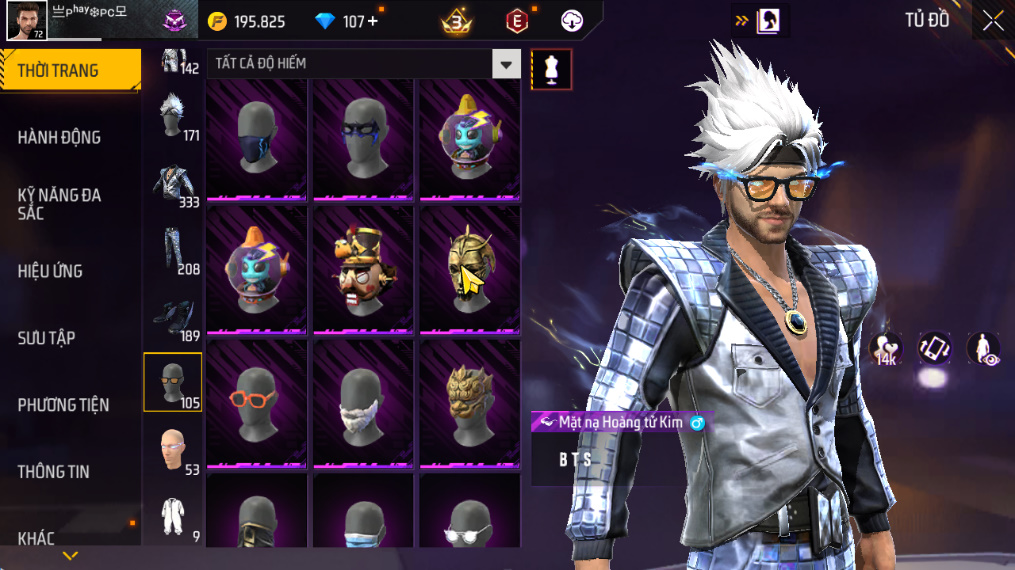1015x570 pixels.
Task: Open the Hành Động category
Action: pyautogui.click(x=60, y=137)
